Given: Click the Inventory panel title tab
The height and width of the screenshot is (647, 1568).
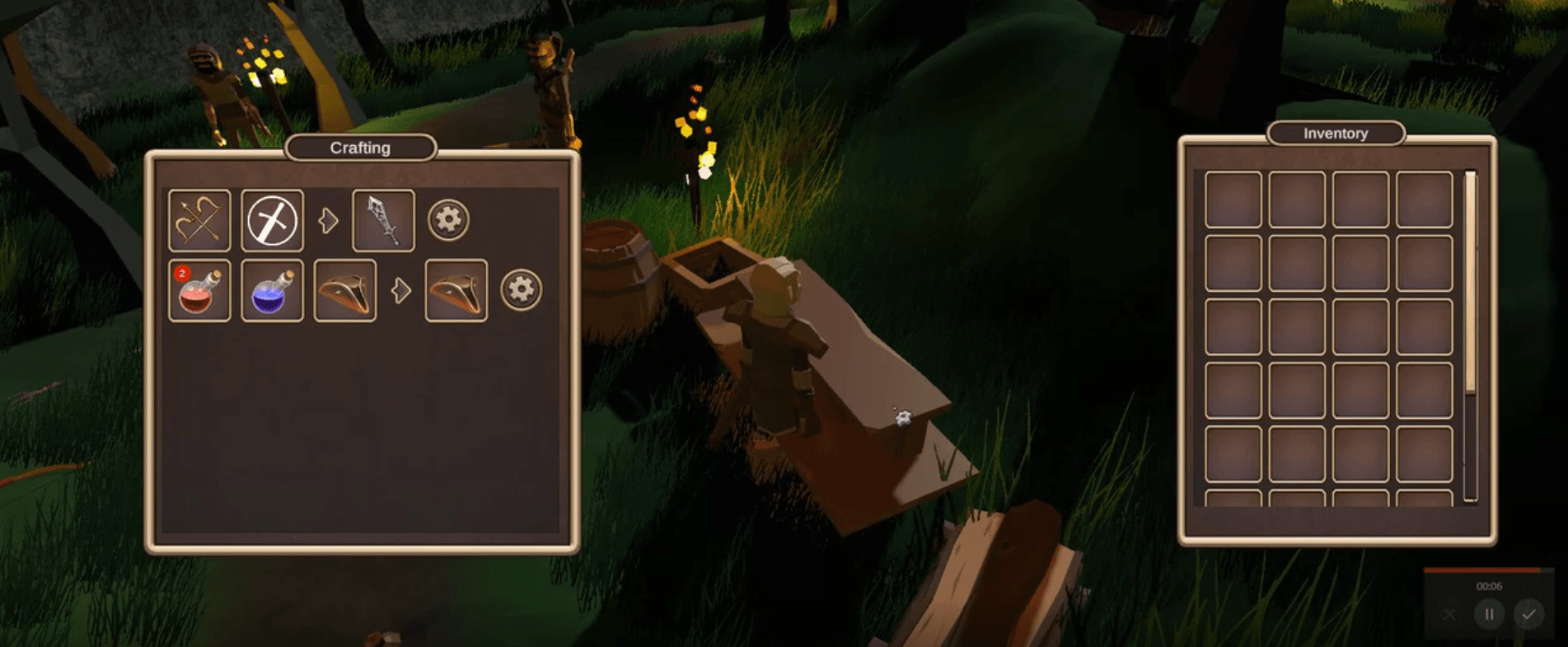Looking at the screenshot, I should coord(1334,133).
